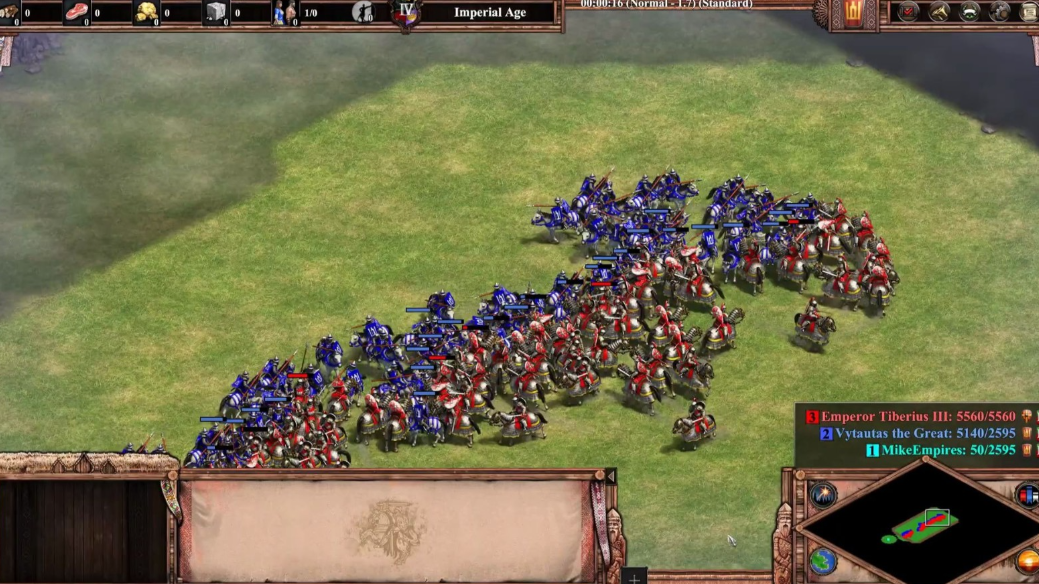Toggle the minimap flags color mode button
The image size is (1039, 584).
point(1028,494)
